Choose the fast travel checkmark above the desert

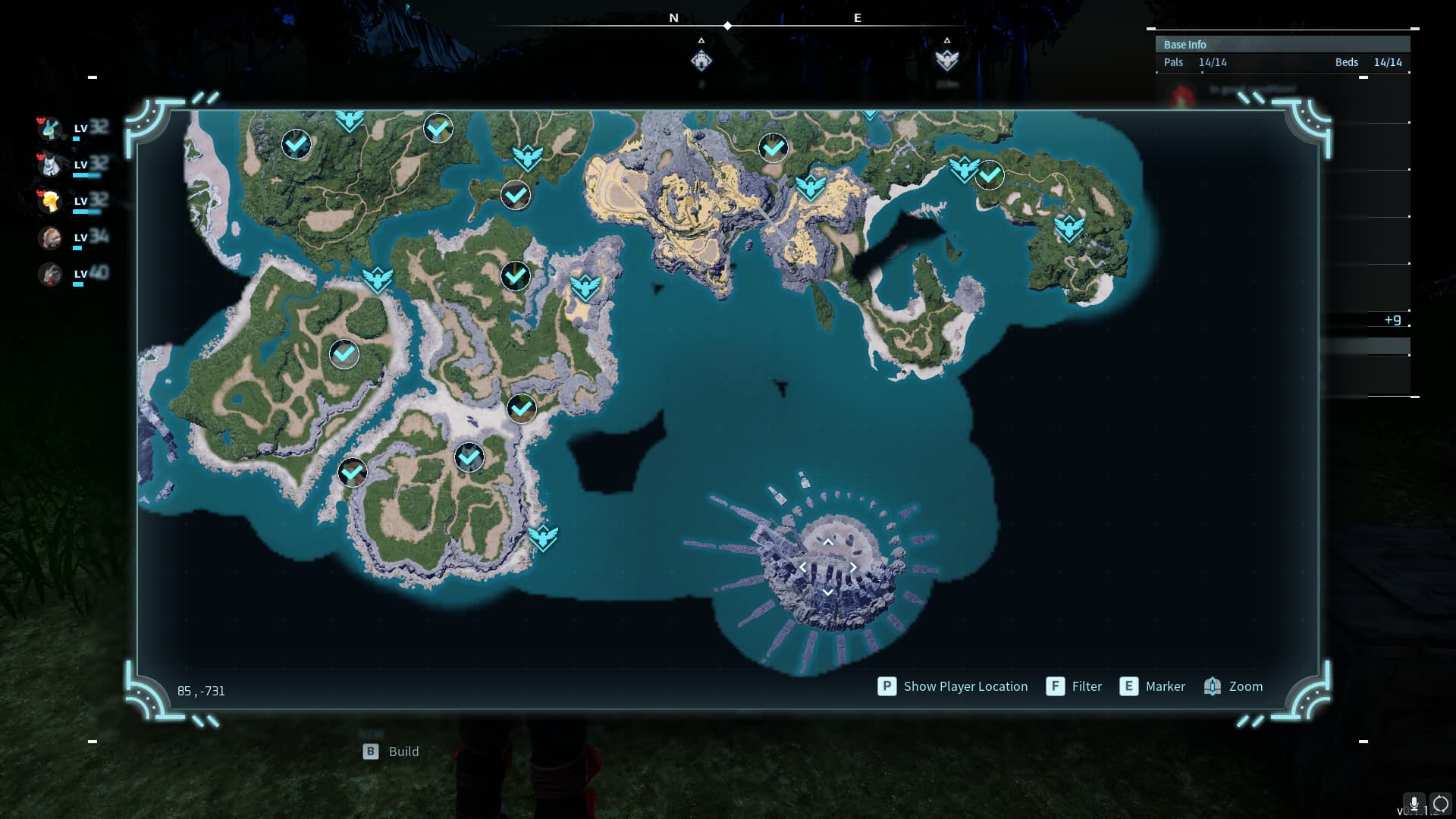[773, 148]
